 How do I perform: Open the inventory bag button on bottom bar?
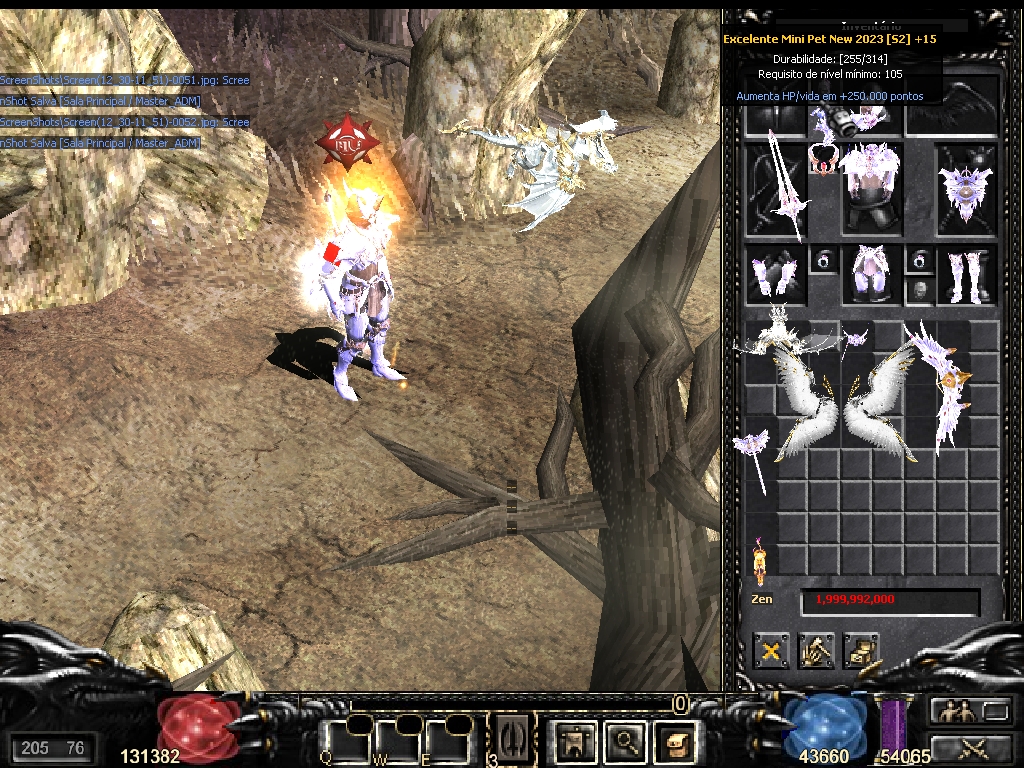point(673,741)
